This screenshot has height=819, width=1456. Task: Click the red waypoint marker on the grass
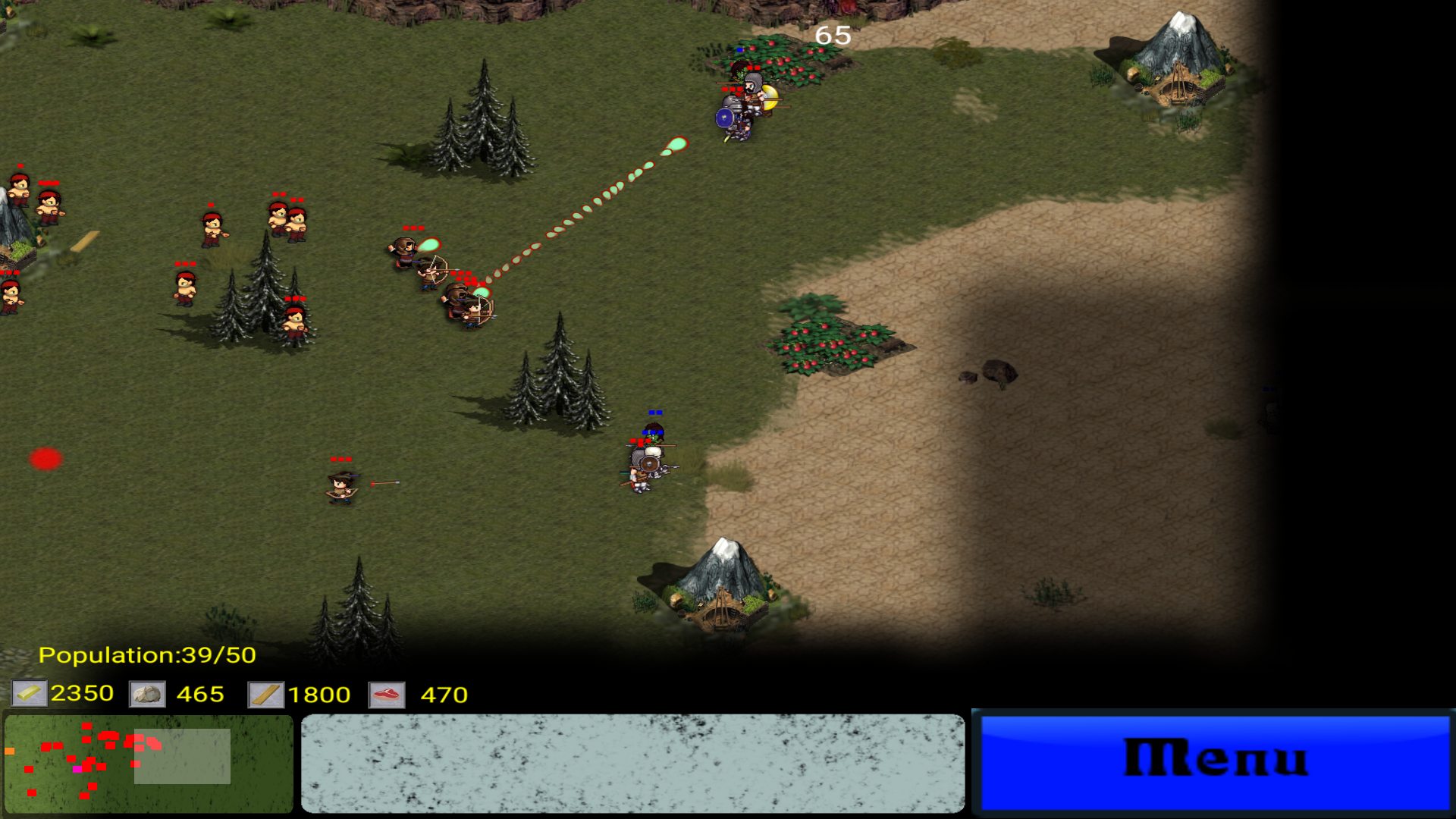pyautogui.click(x=45, y=458)
